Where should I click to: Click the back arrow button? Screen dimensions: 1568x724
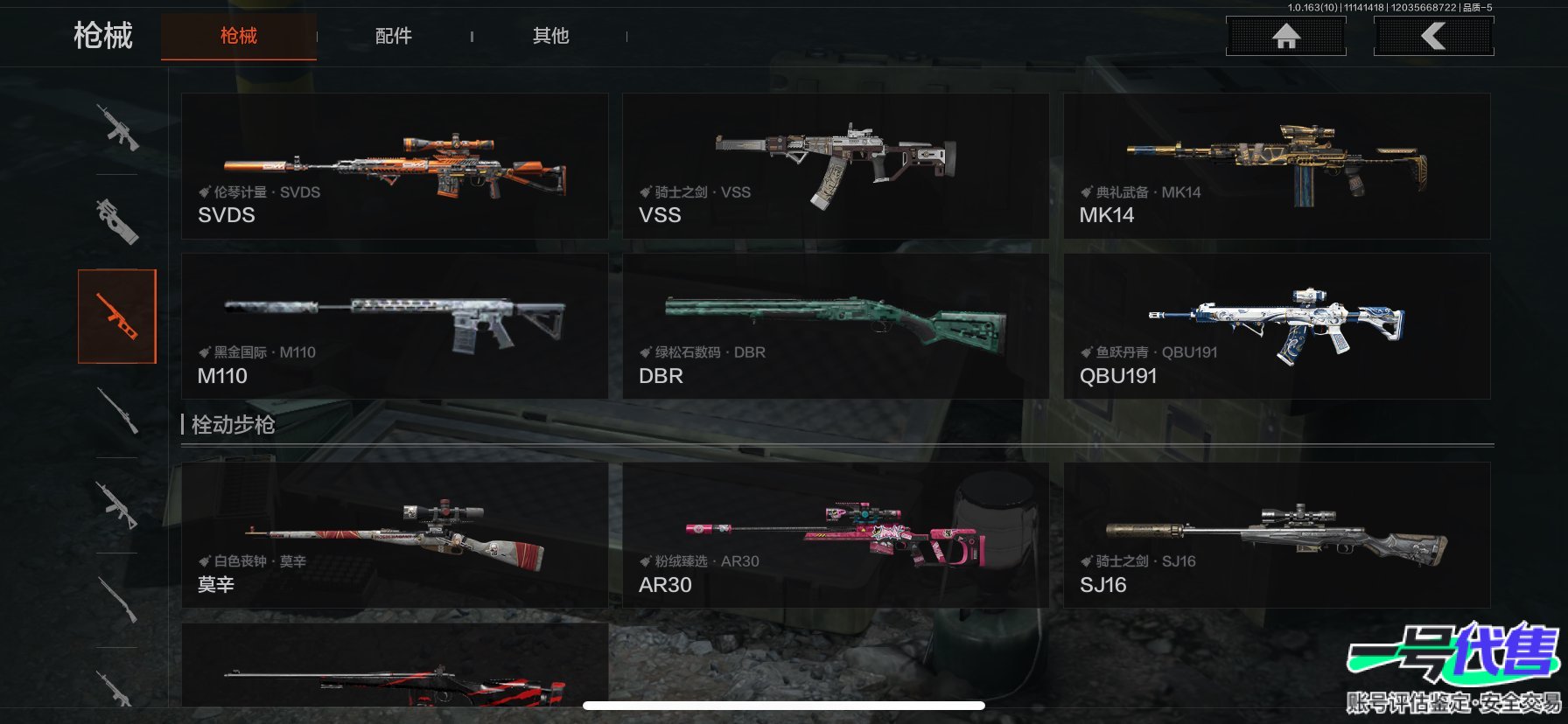tap(1433, 36)
